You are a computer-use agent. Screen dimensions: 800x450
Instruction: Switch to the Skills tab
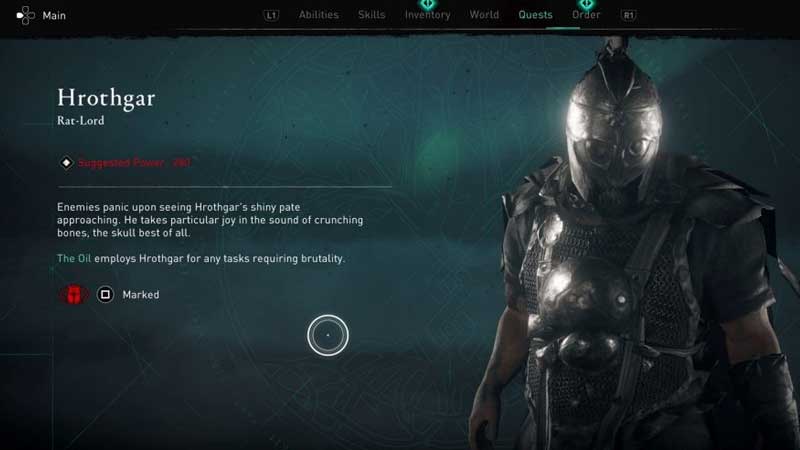pos(372,15)
